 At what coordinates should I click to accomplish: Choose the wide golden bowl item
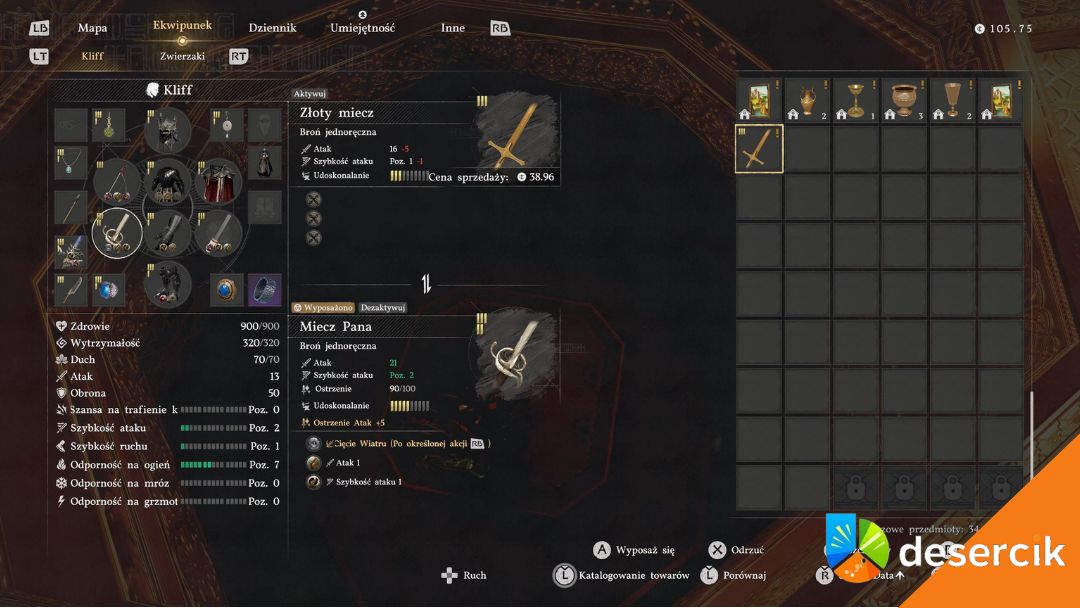click(x=904, y=99)
